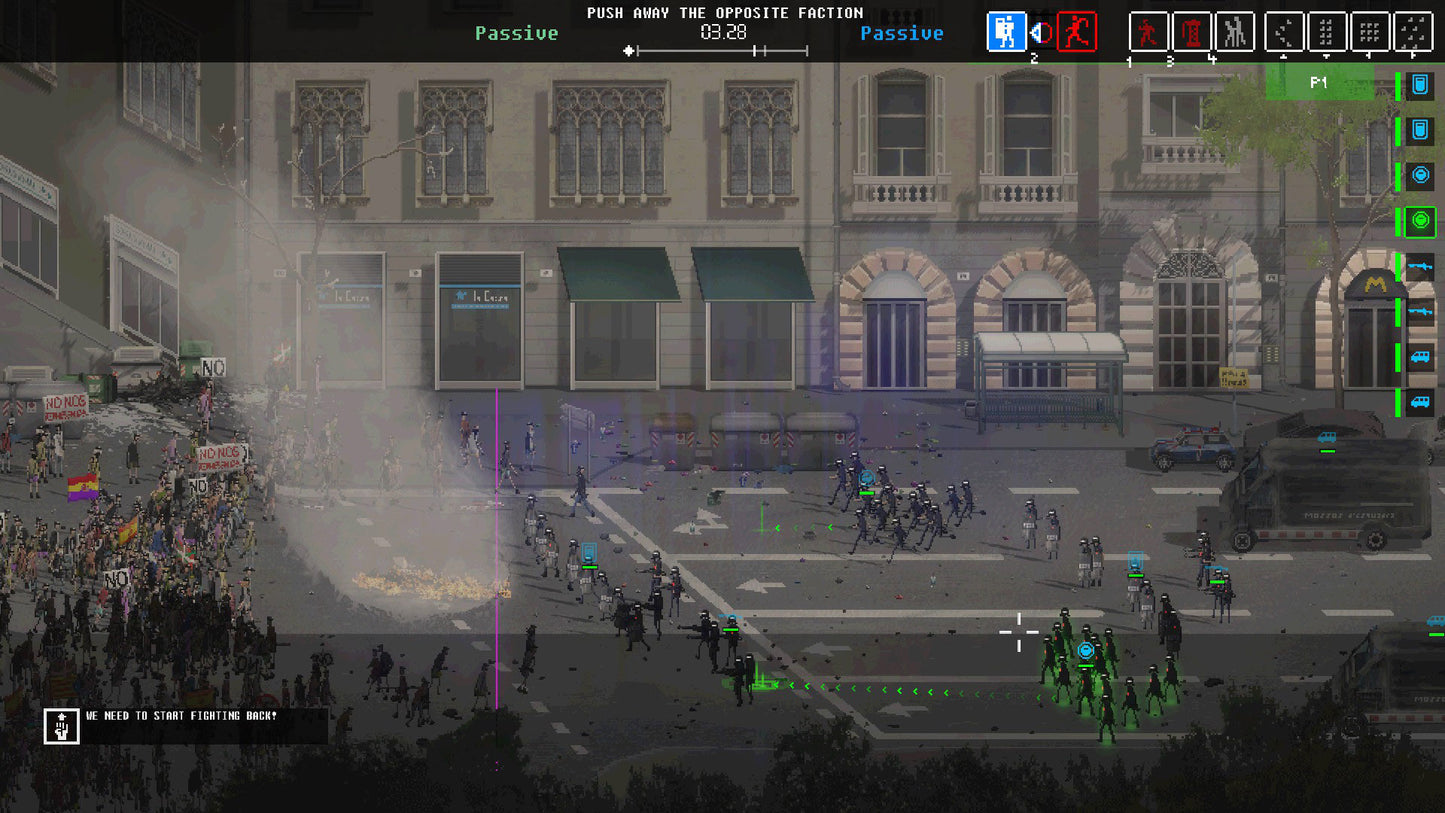Click the rifle squad icon in the sidebar

1420,268
